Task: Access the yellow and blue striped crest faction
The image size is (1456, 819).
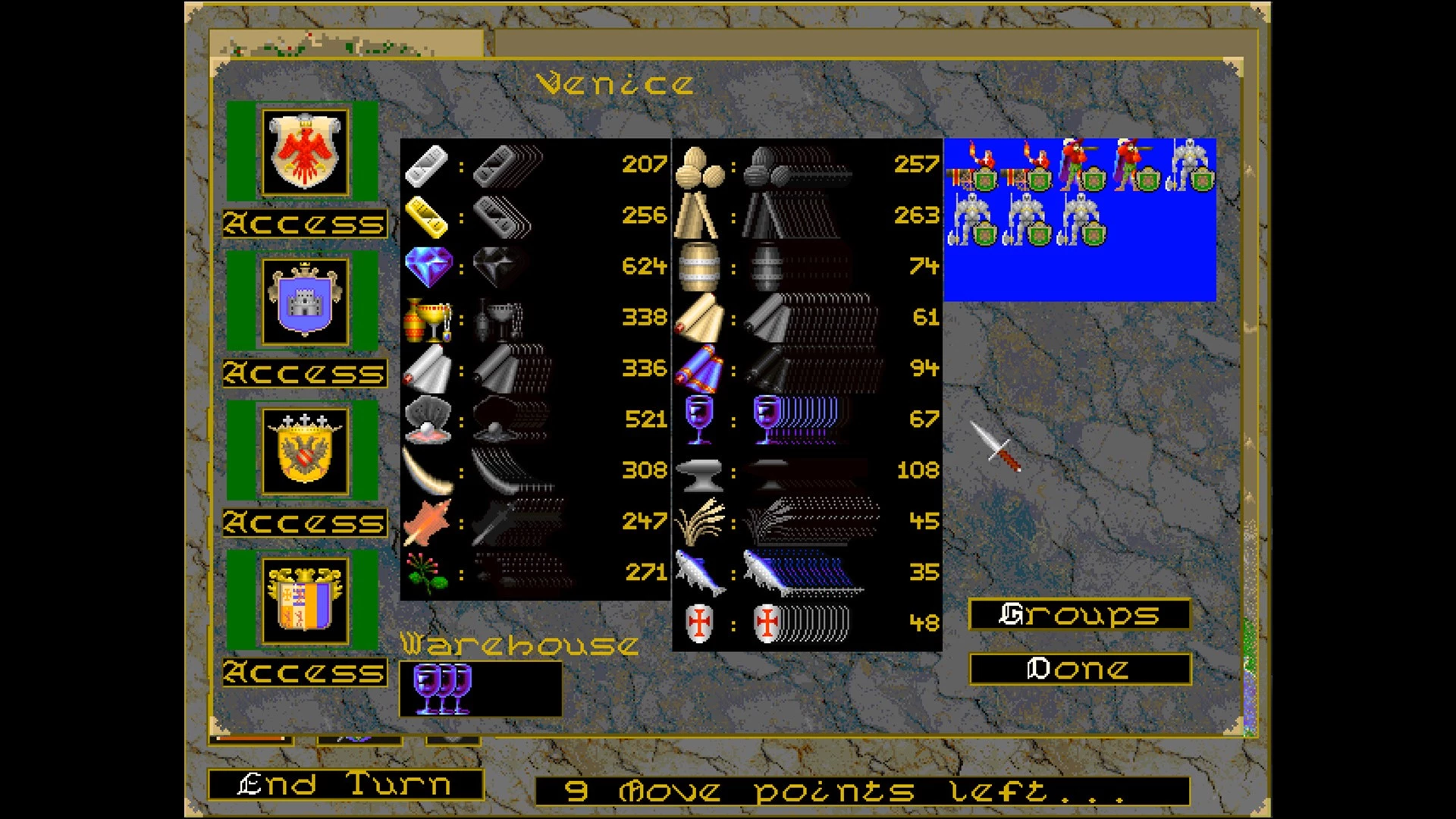Action: coord(305,672)
